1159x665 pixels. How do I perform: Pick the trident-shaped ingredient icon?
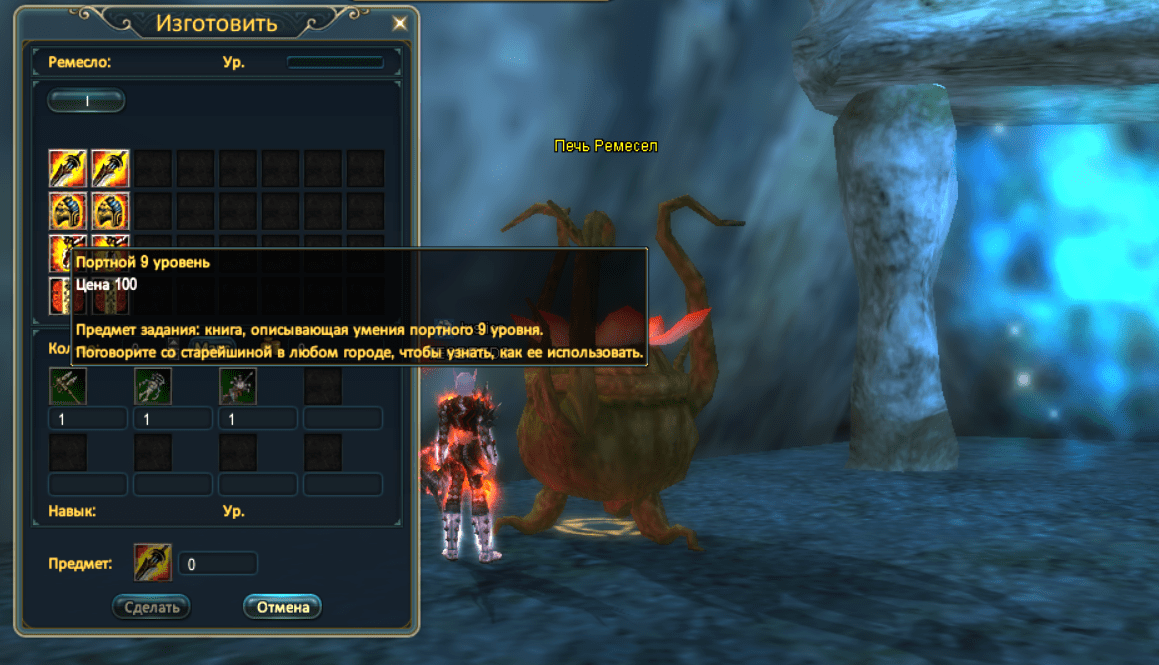pos(67,385)
